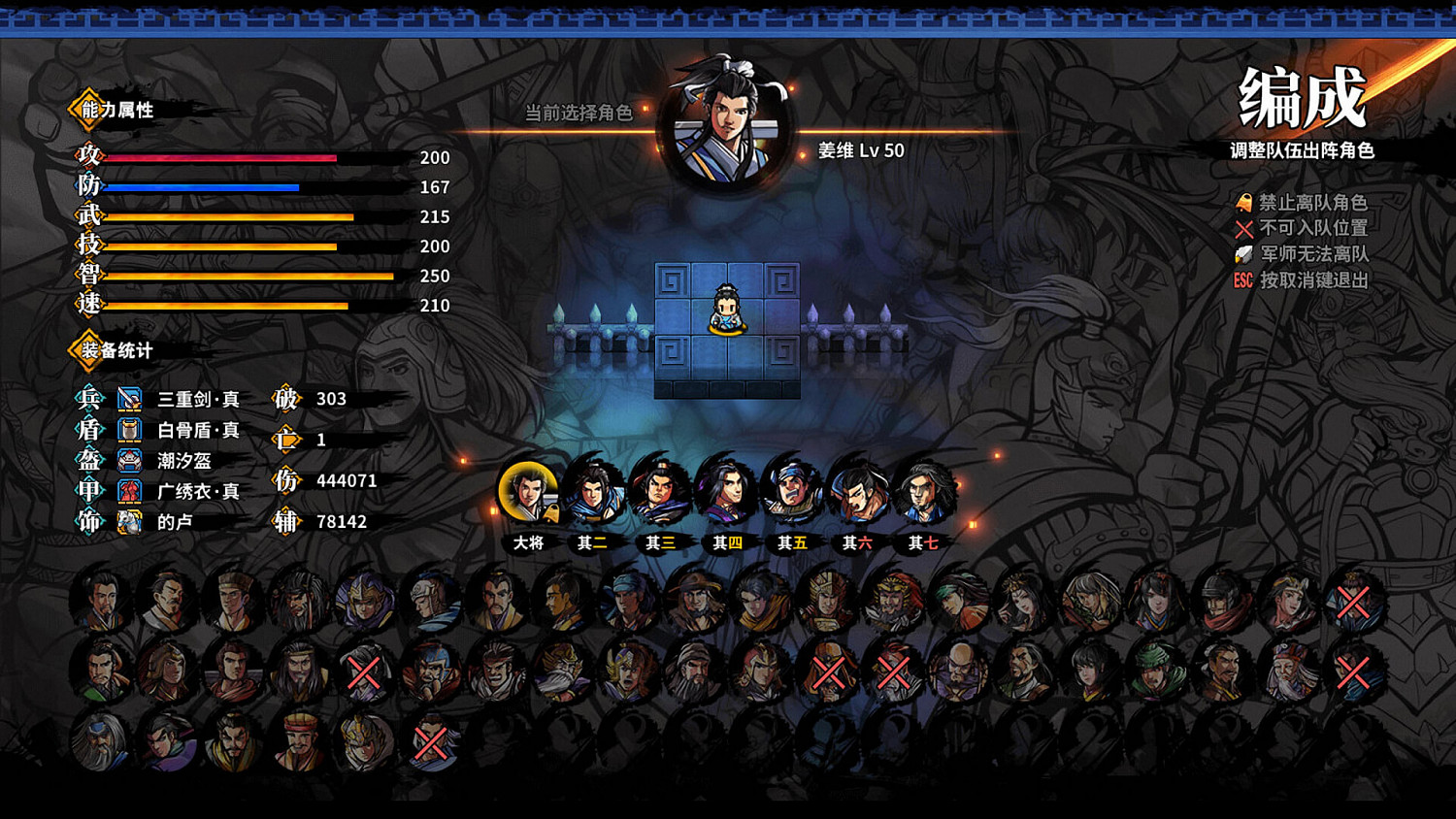Select the 广绣衣·真 armor icon
1456x819 pixels.
click(127, 492)
